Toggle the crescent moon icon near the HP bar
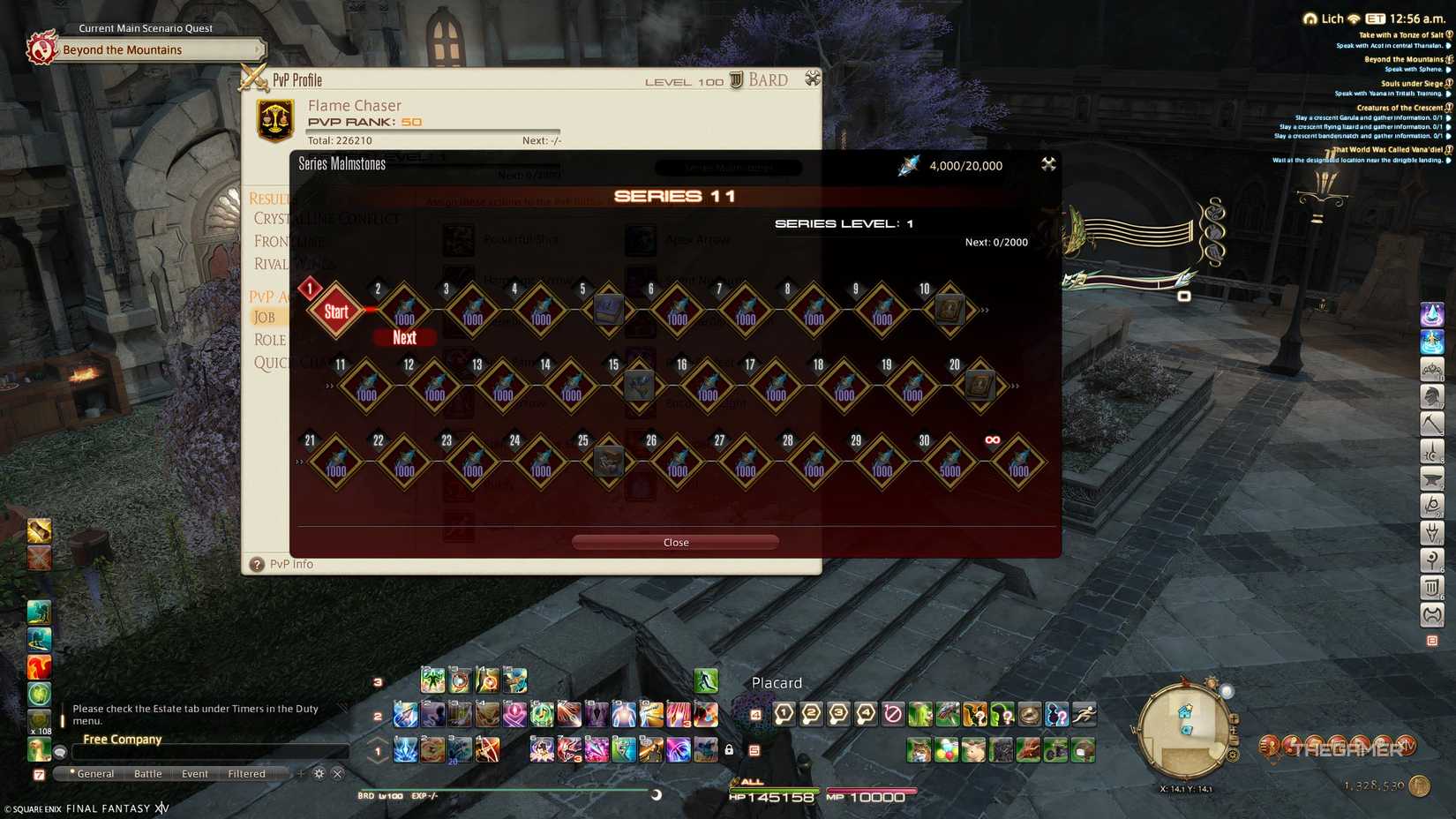1456x819 pixels. tap(657, 793)
